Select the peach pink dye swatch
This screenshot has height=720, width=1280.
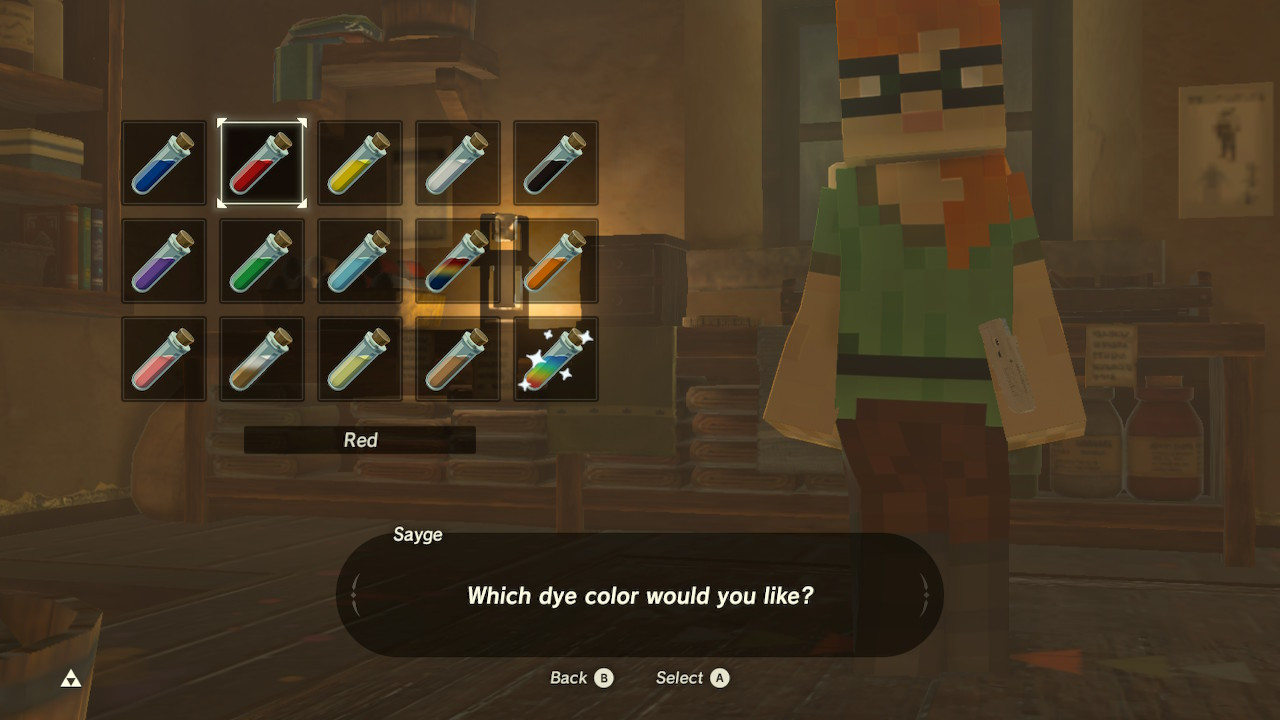pyautogui.click(x=163, y=359)
